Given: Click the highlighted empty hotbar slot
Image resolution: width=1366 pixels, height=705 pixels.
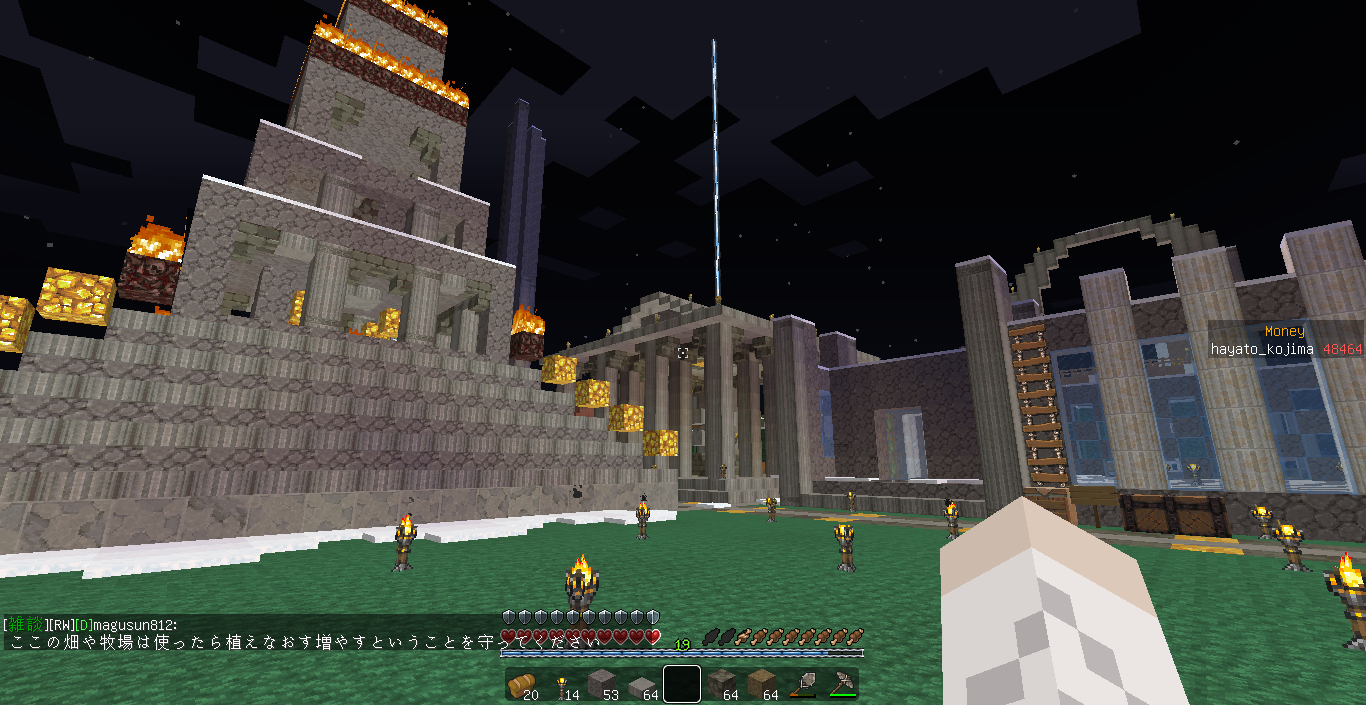Looking at the screenshot, I should (x=681, y=684).
